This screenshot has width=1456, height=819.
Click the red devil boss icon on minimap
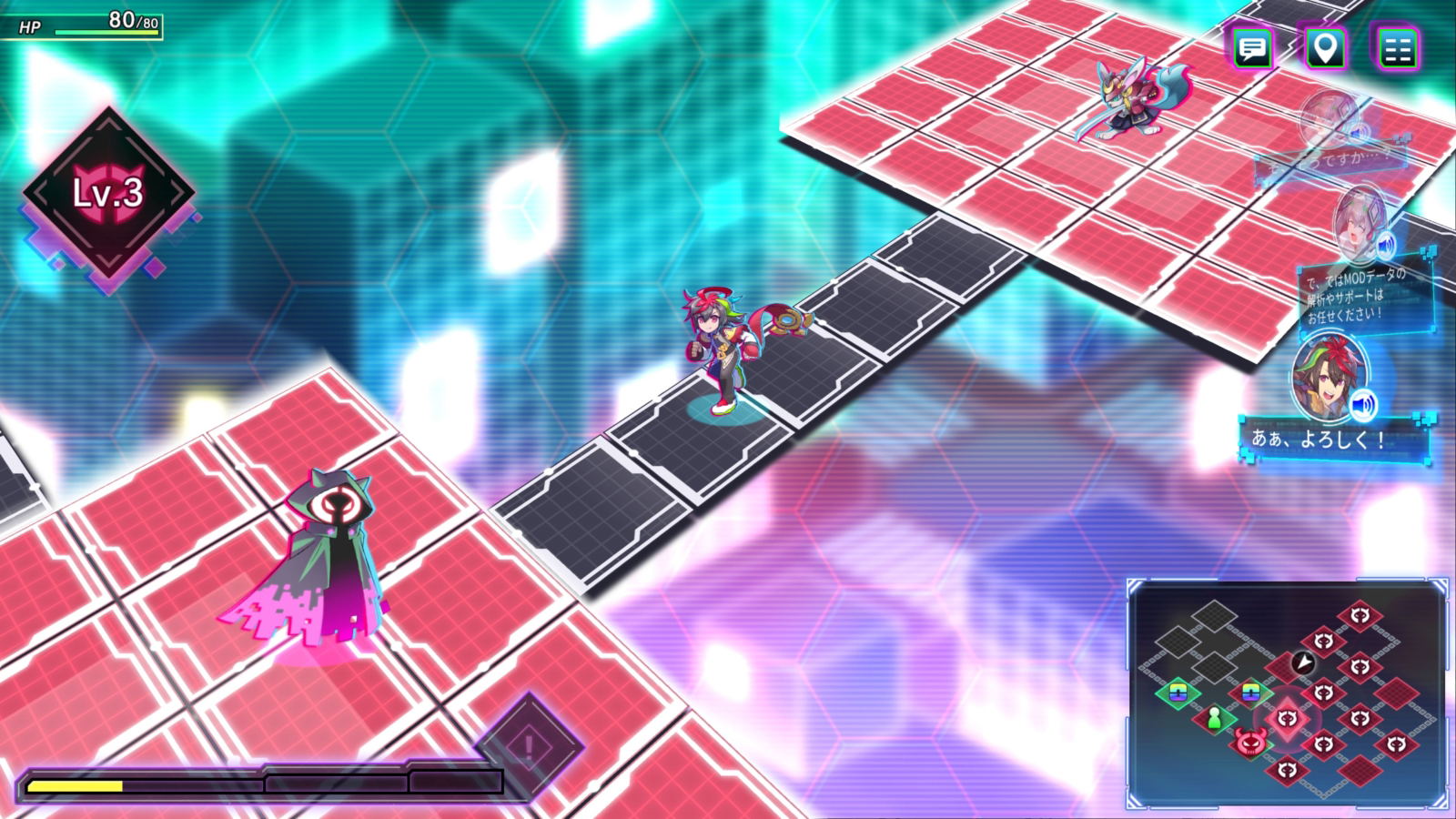[1250, 743]
